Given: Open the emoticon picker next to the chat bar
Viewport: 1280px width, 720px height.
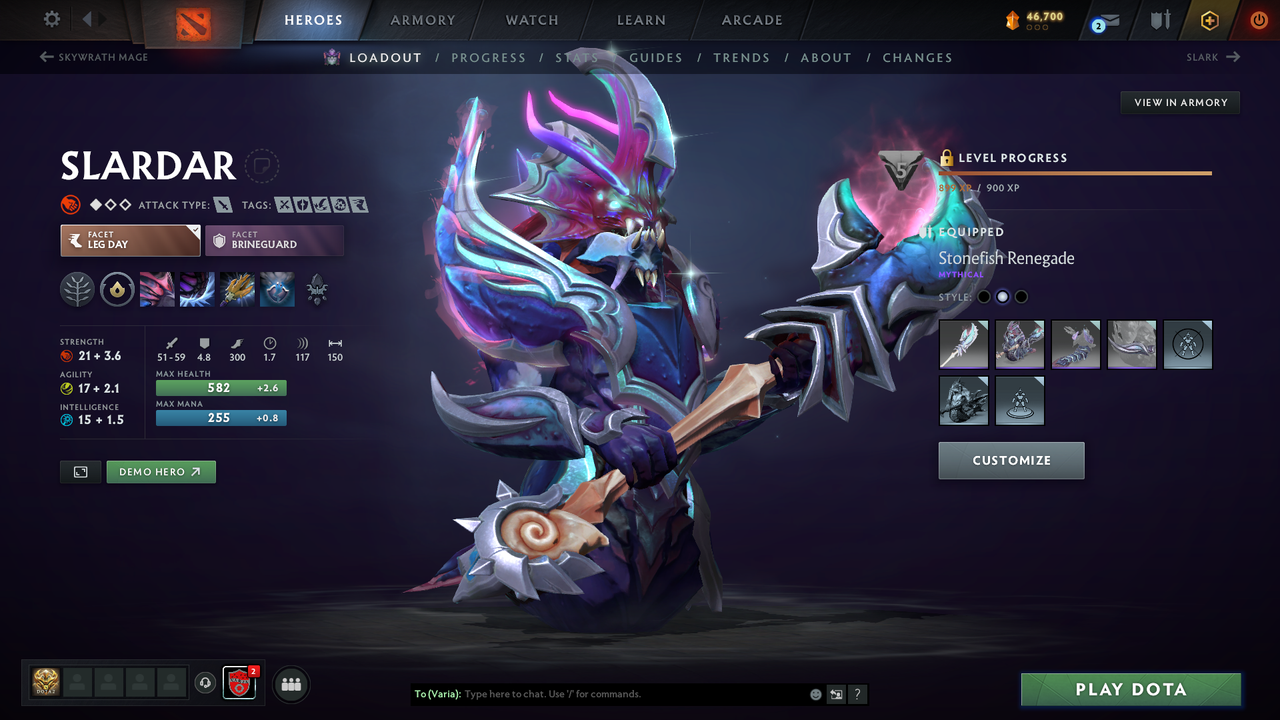Looking at the screenshot, I should point(815,693).
